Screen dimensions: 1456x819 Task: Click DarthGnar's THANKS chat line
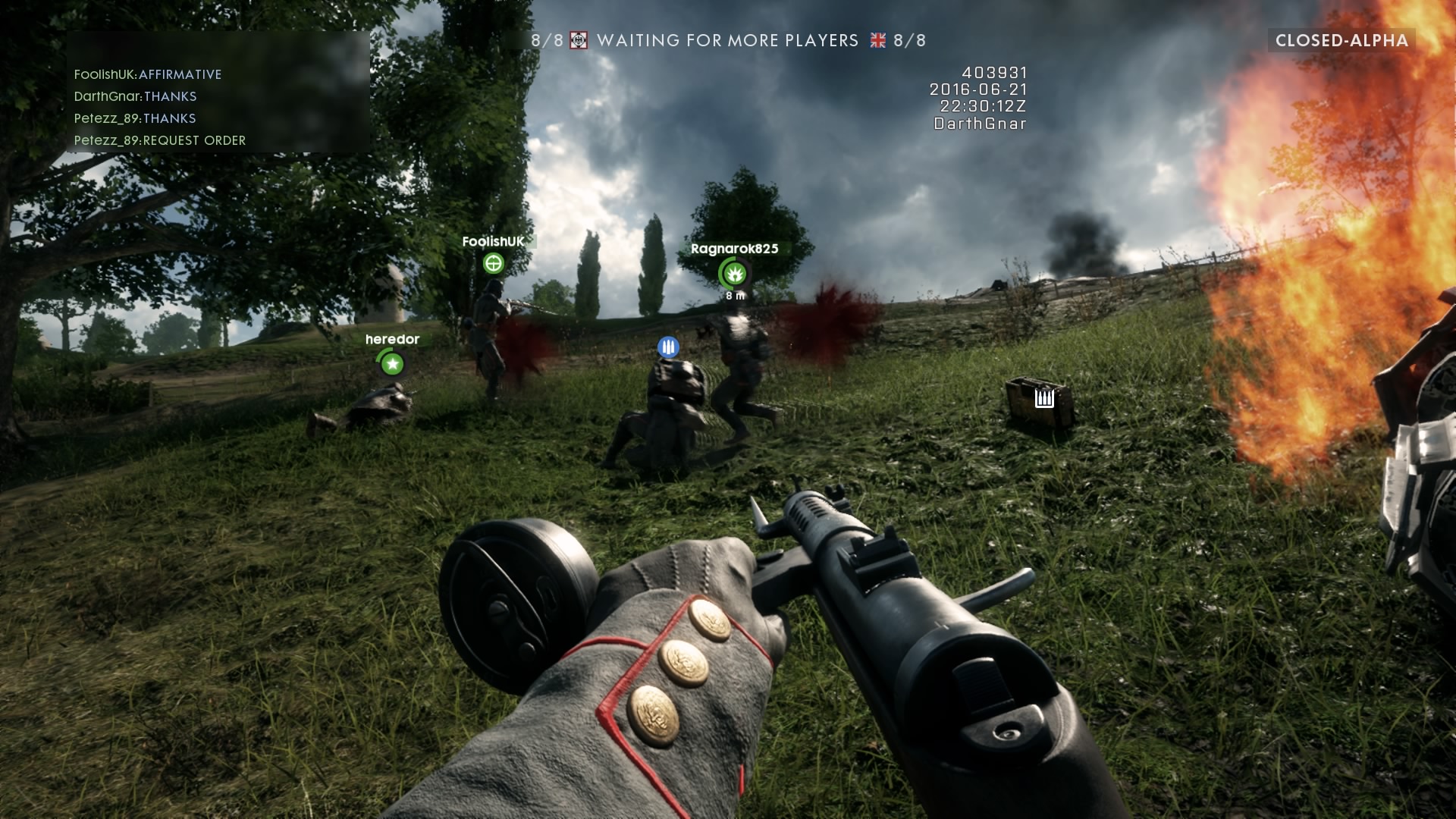tap(135, 96)
